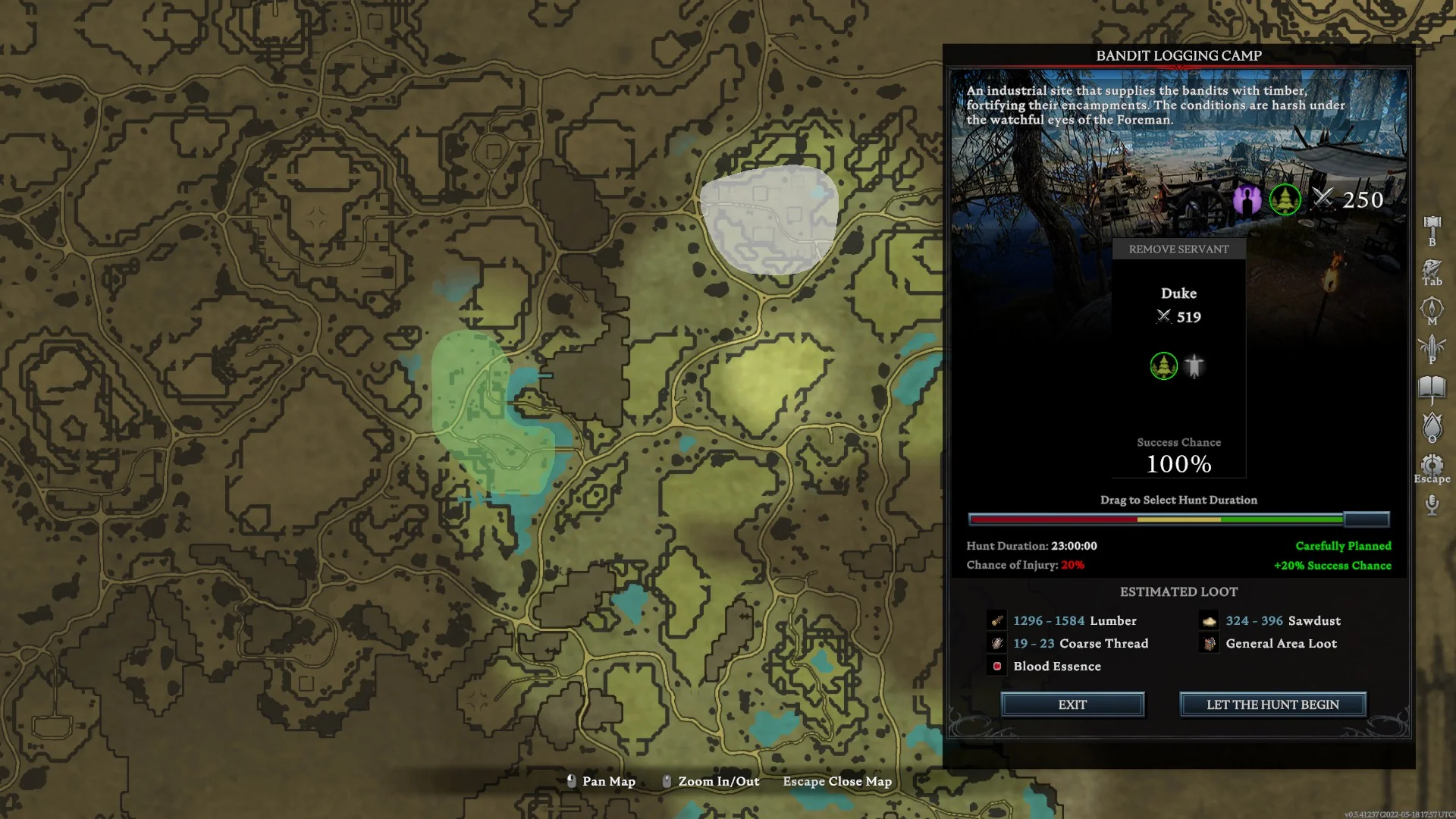Inspect the purple servant silhouette icon

click(x=1247, y=199)
